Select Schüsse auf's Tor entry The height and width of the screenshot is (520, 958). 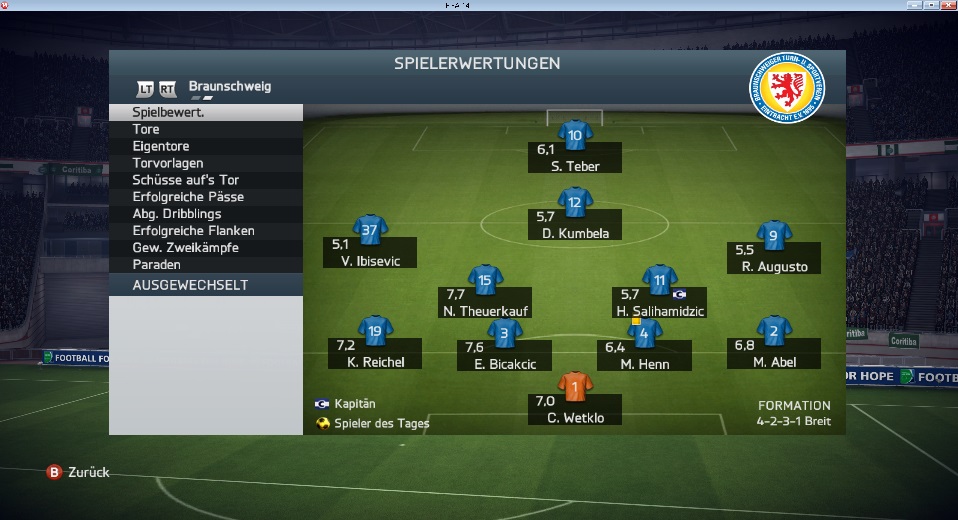point(205,180)
